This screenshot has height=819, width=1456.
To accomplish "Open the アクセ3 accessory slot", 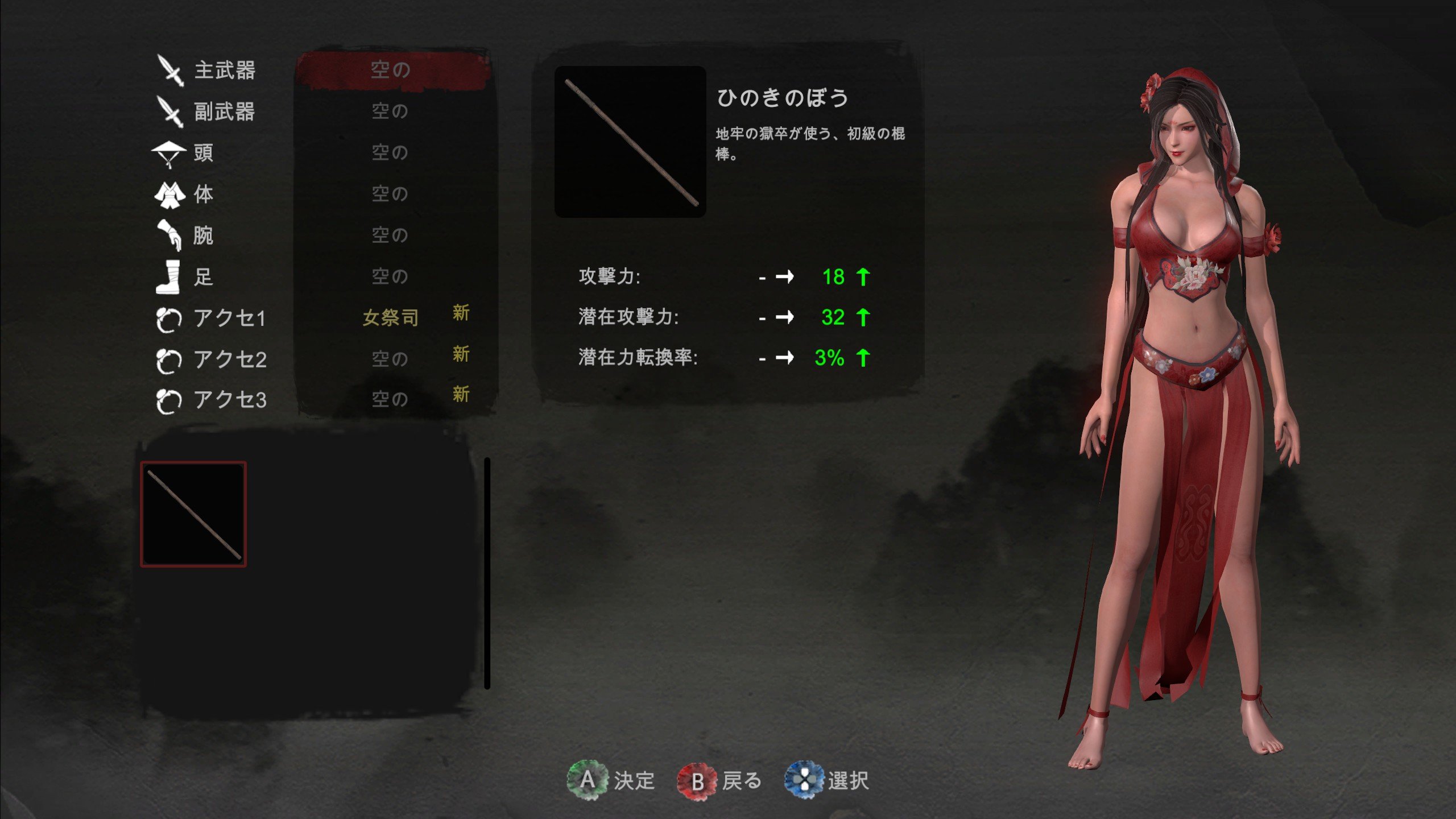I will tap(390, 399).
